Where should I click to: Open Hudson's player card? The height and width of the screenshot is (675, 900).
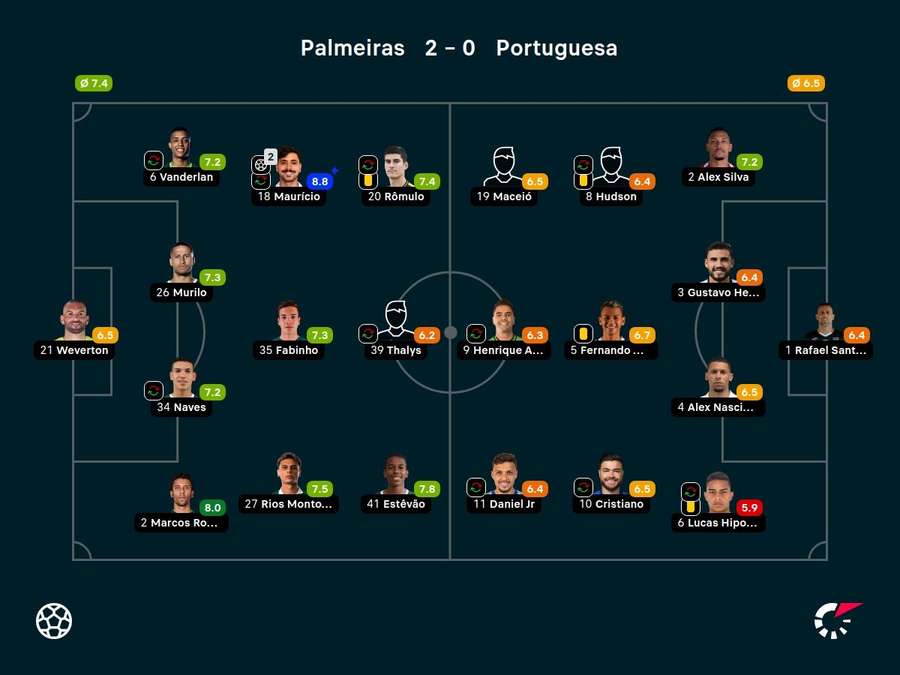click(x=611, y=168)
